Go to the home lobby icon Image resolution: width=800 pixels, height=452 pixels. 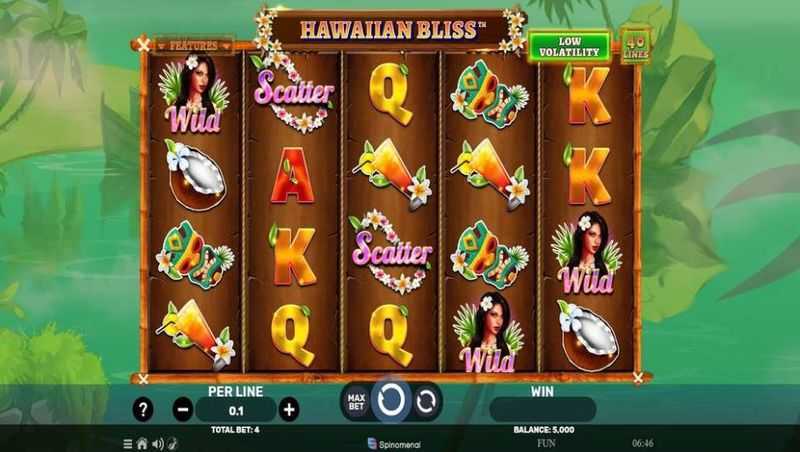click(x=142, y=442)
